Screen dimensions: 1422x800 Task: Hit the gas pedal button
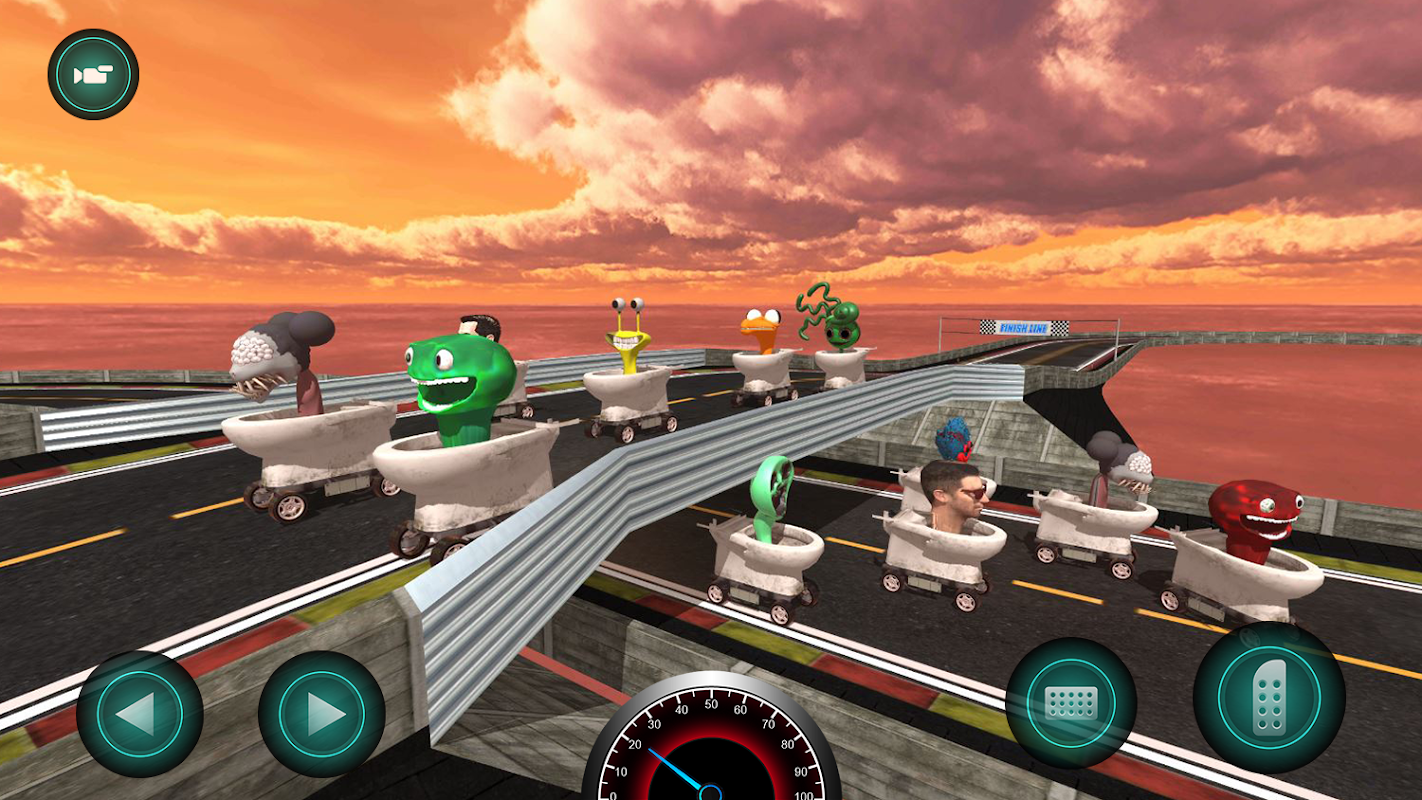tap(1268, 697)
